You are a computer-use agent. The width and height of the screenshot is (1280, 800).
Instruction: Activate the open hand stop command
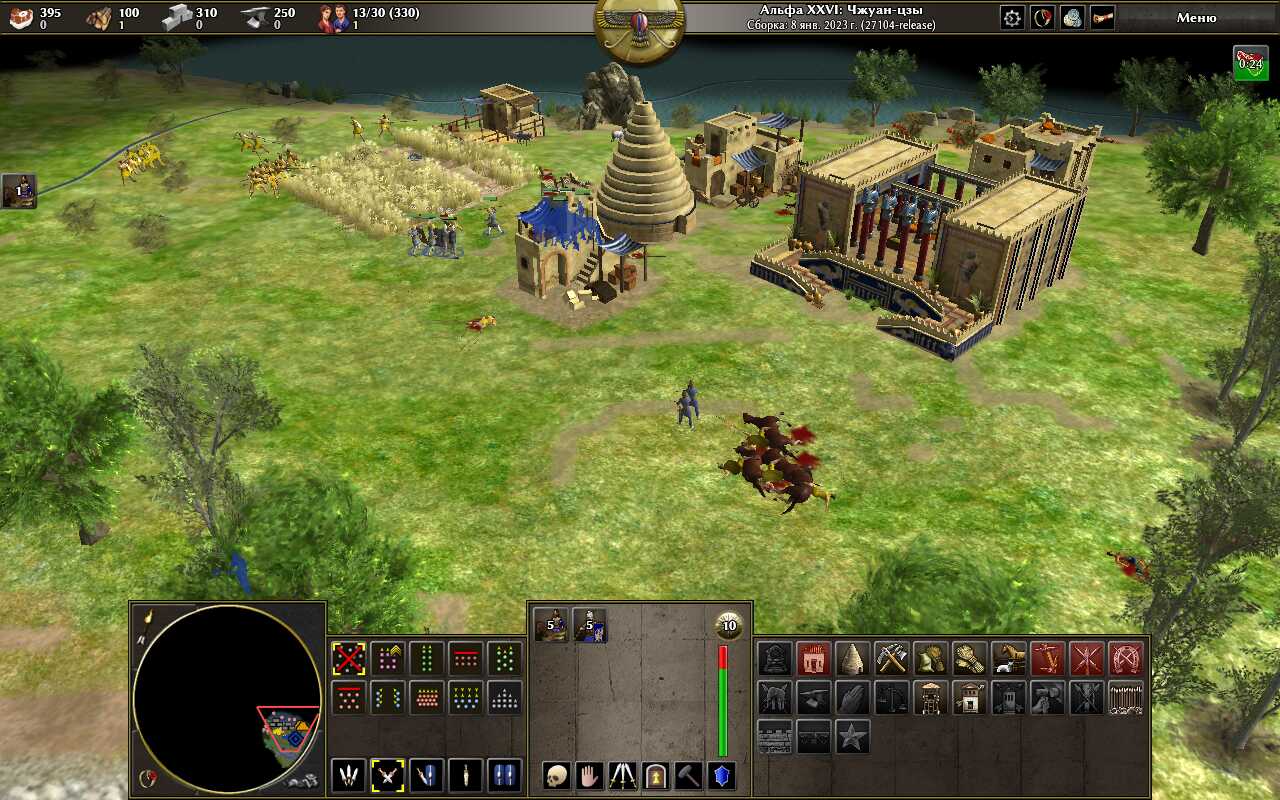[590, 775]
